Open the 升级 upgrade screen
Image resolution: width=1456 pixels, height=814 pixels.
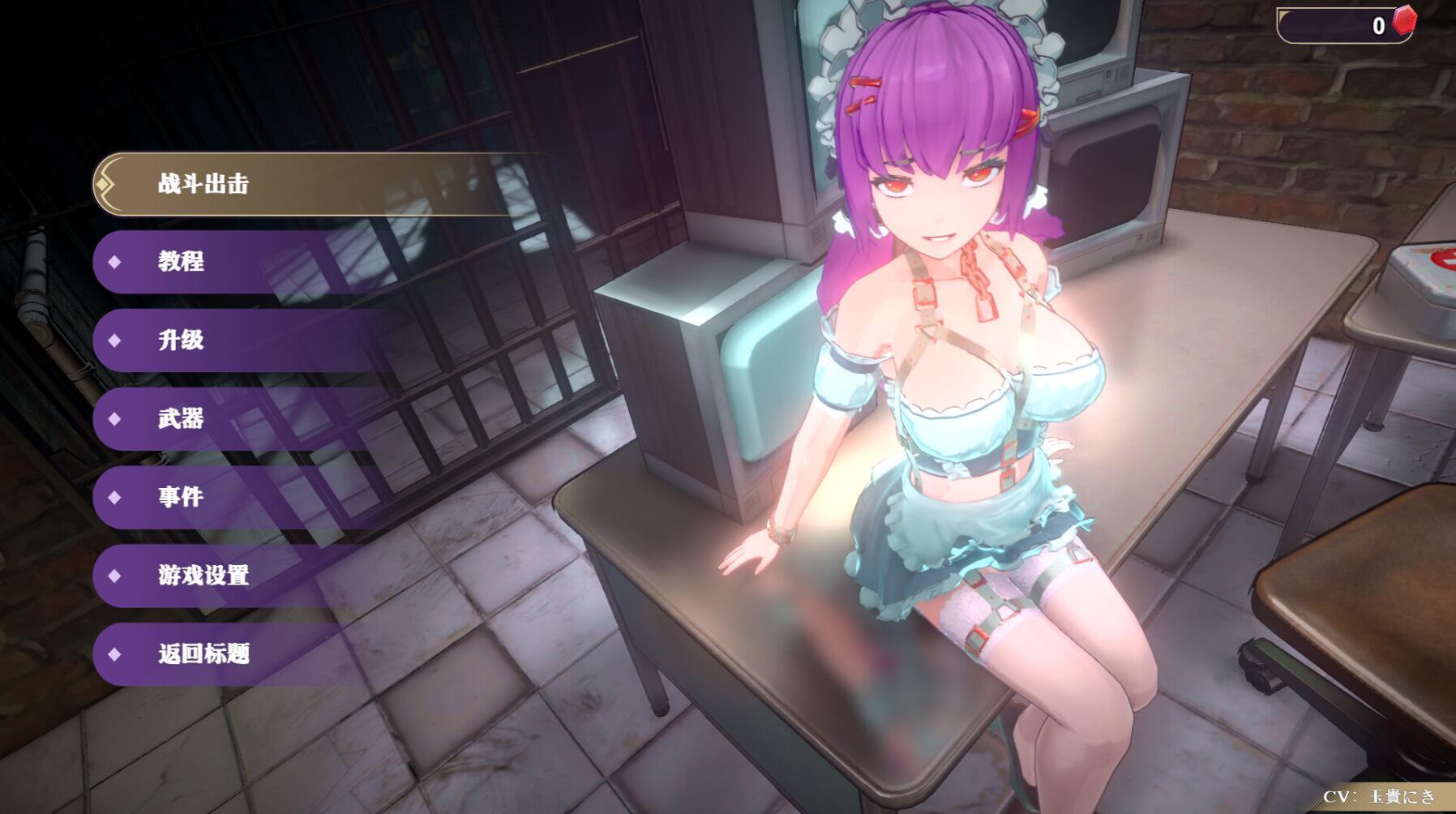coord(180,341)
